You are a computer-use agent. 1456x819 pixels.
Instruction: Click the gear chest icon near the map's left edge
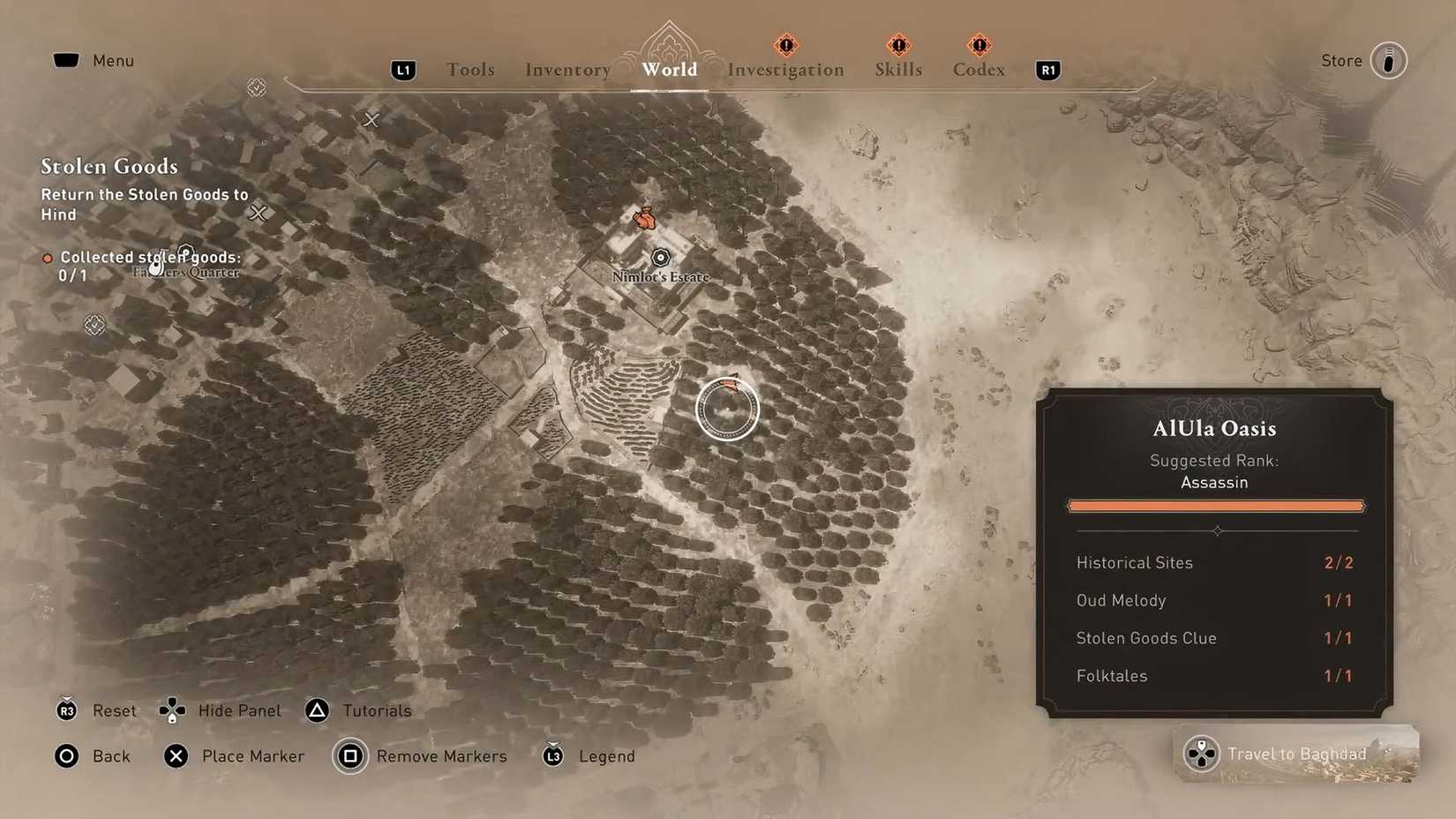coord(94,326)
